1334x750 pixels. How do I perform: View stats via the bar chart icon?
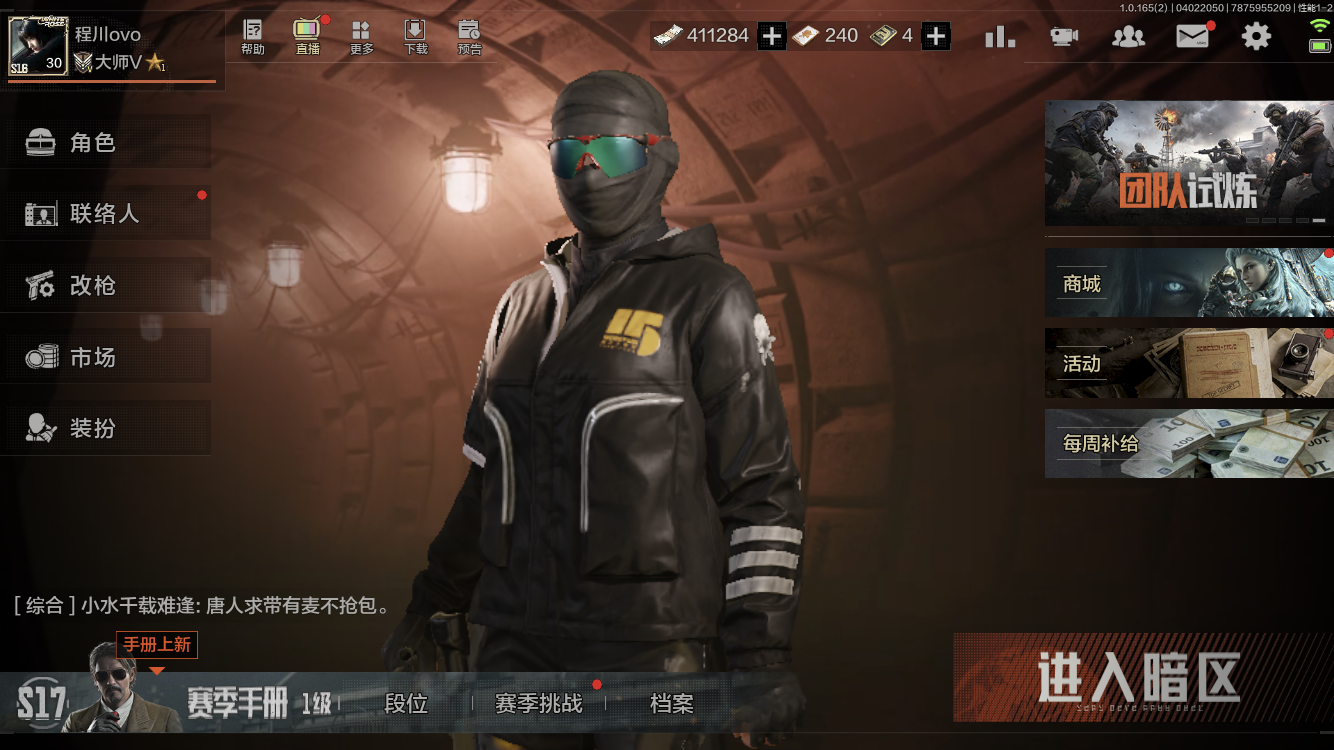pos(999,35)
